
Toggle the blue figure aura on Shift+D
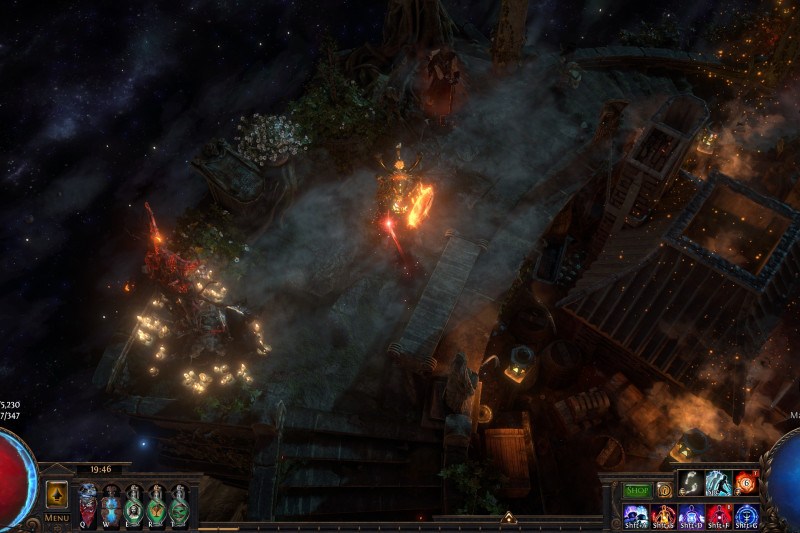coord(691,515)
